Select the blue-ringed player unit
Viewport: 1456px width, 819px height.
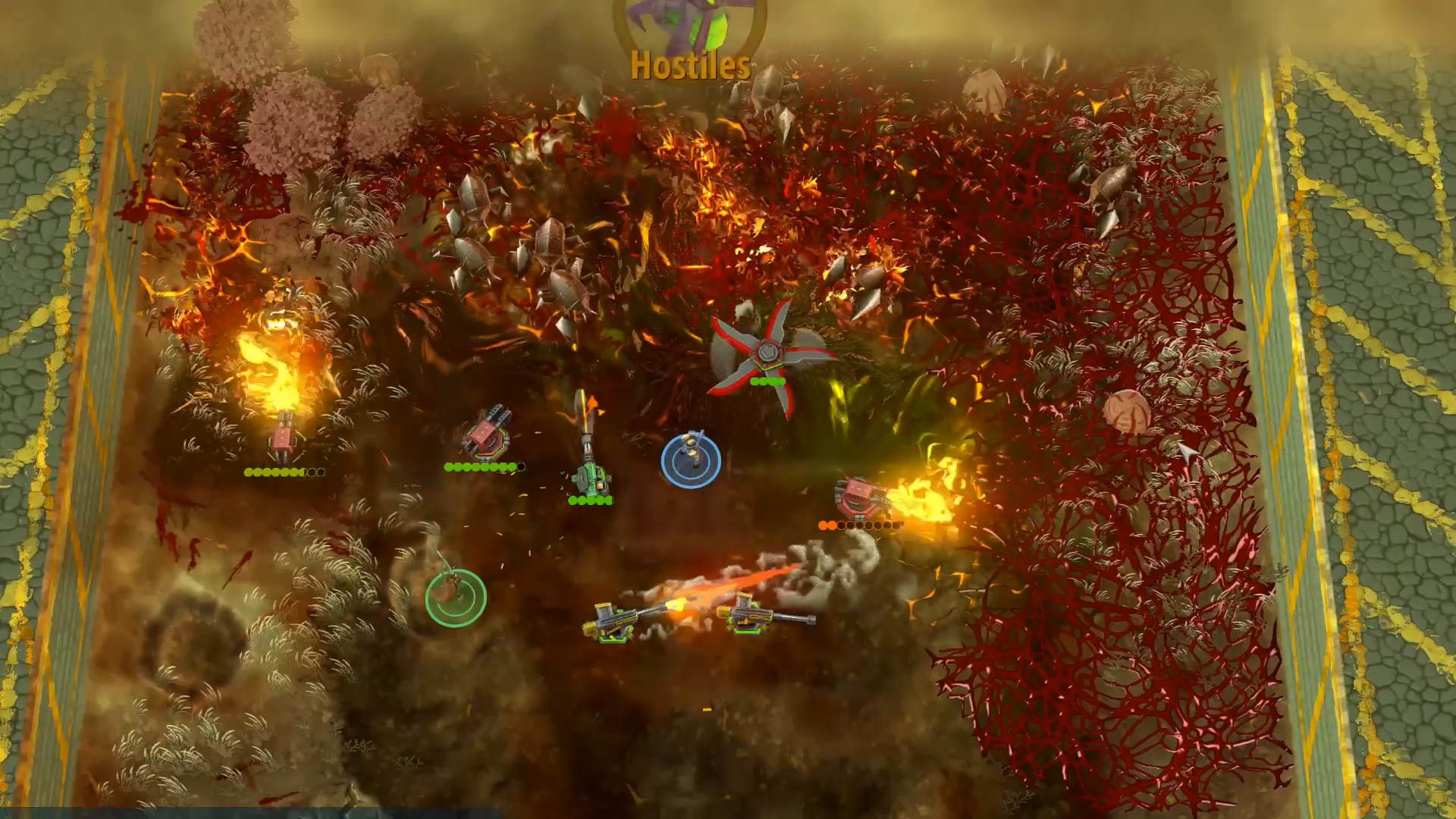(691, 460)
